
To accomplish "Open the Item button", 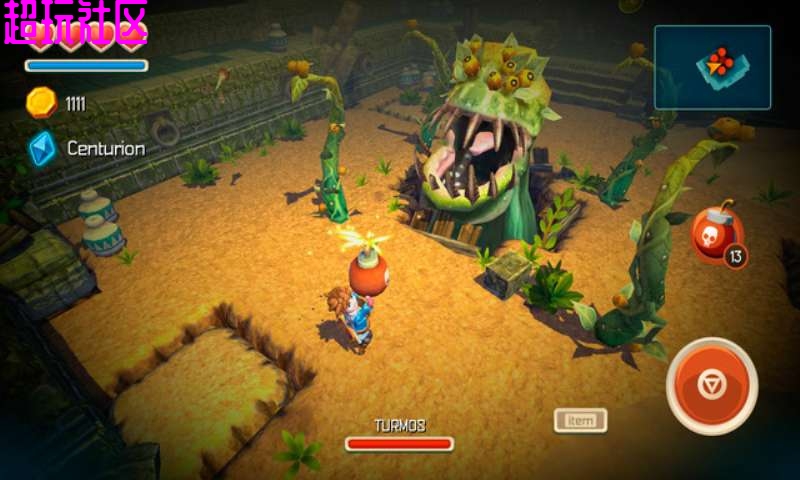I will pos(580,420).
